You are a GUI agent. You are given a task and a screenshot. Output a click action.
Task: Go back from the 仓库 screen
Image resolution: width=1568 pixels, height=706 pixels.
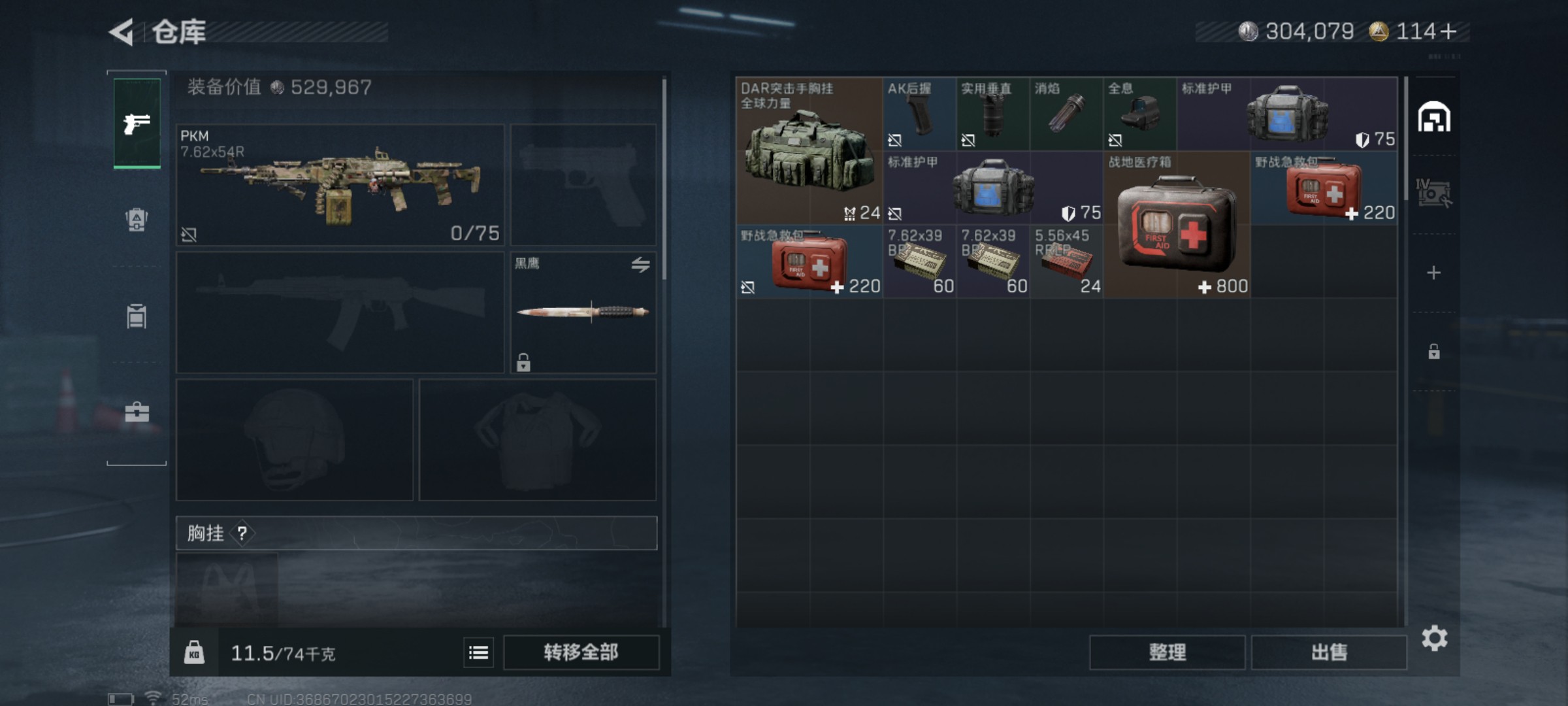(x=122, y=31)
